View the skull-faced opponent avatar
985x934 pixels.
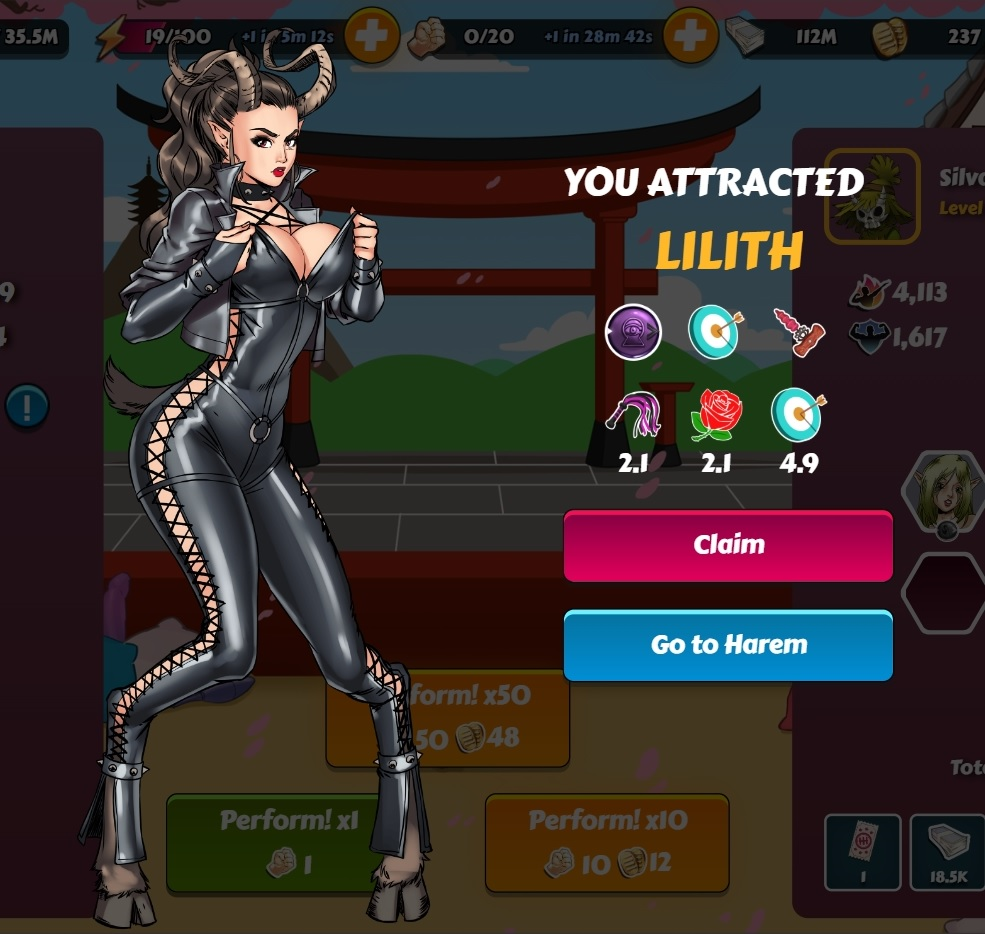(x=871, y=196)
